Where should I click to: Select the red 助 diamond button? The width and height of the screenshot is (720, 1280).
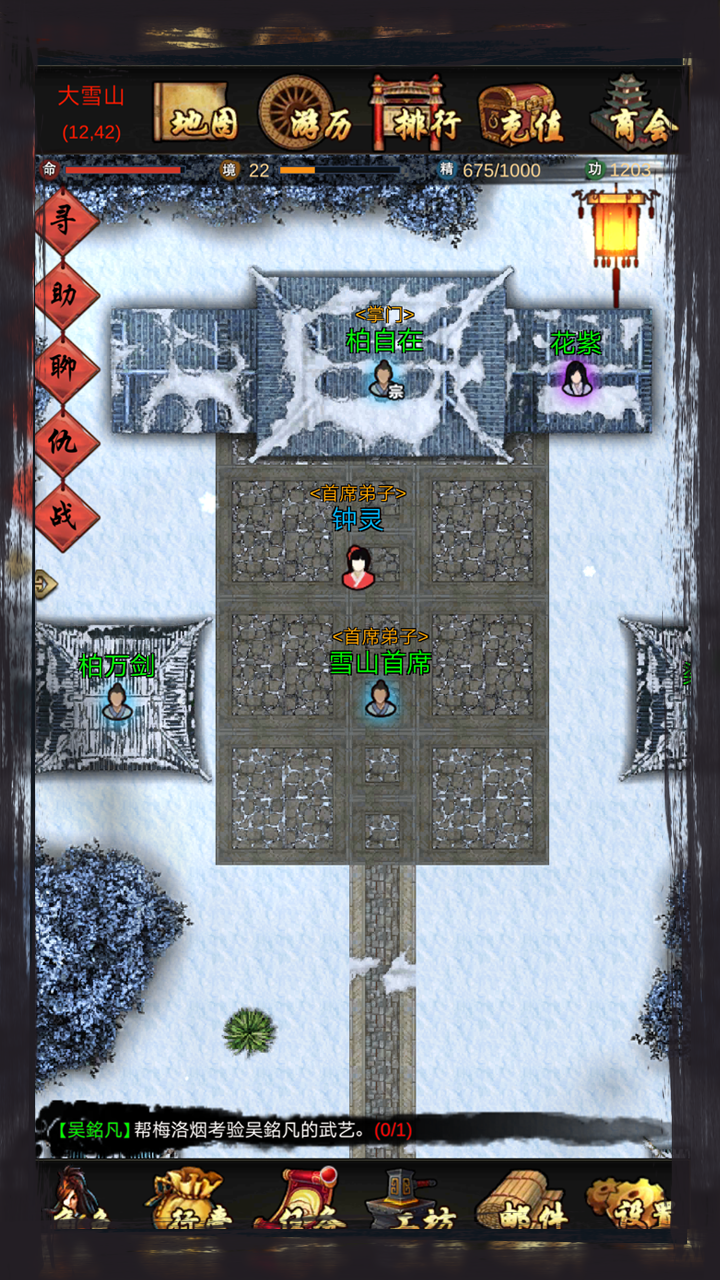click(x=67, y=296)
